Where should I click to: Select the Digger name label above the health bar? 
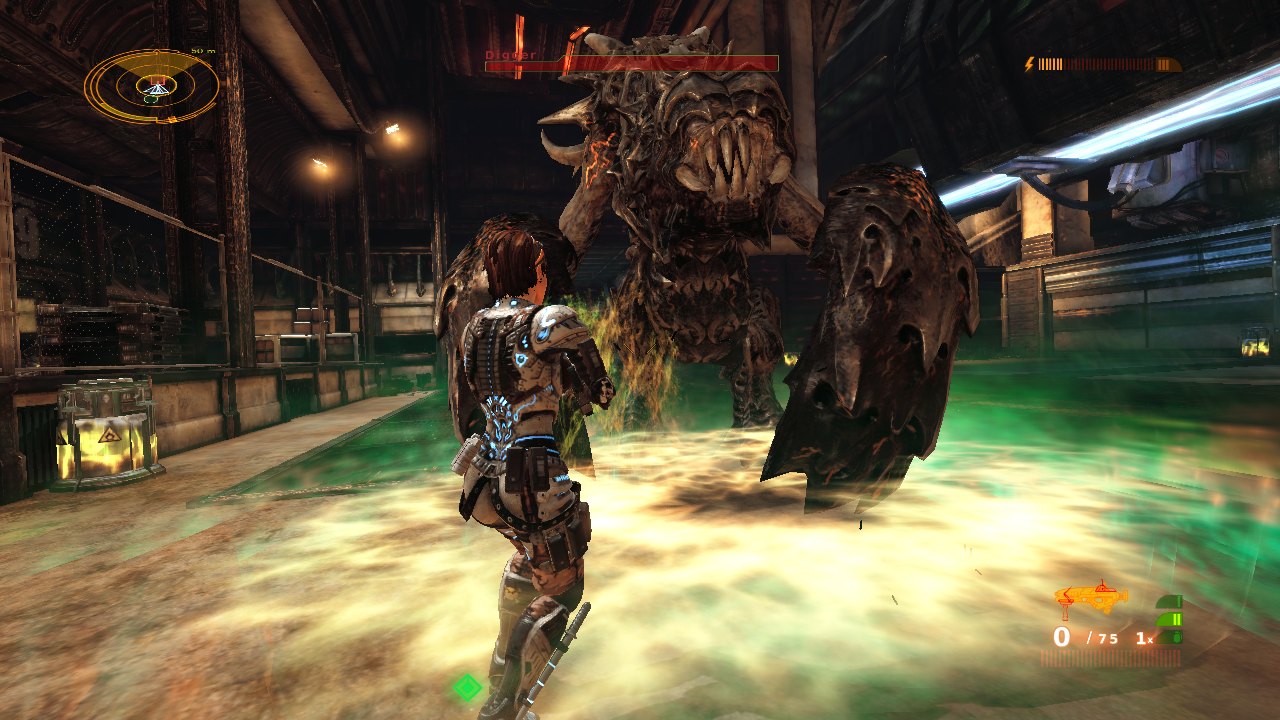pyautogui.click(x=510, y=55)
